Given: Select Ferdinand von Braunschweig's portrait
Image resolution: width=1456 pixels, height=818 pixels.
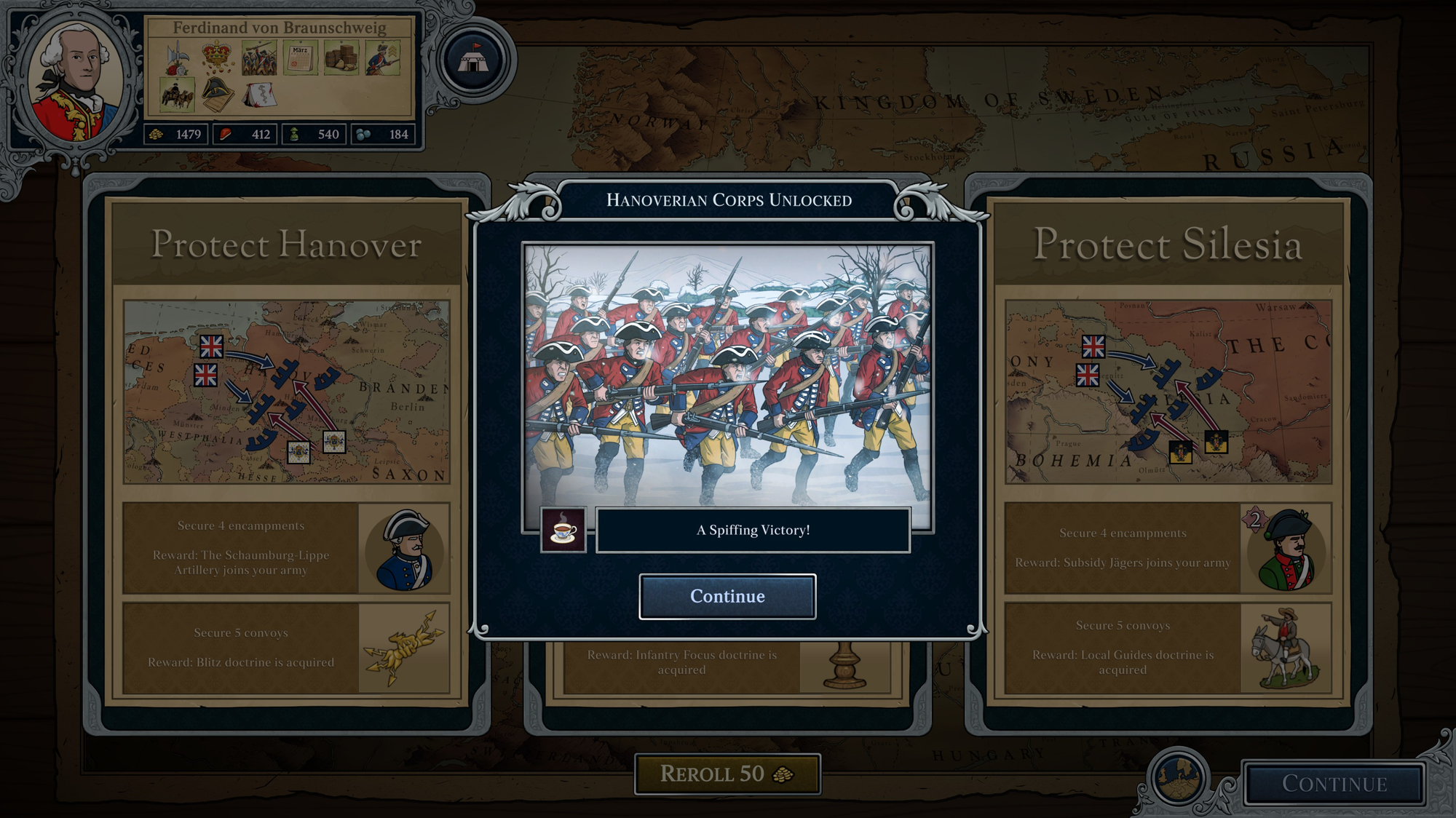Looking at the screenshot, I should (76, 82).
